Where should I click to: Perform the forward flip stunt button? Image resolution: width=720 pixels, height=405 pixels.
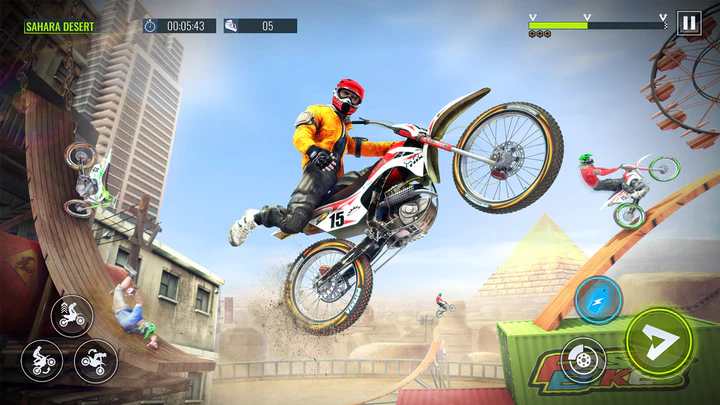[x=96, y=360]
